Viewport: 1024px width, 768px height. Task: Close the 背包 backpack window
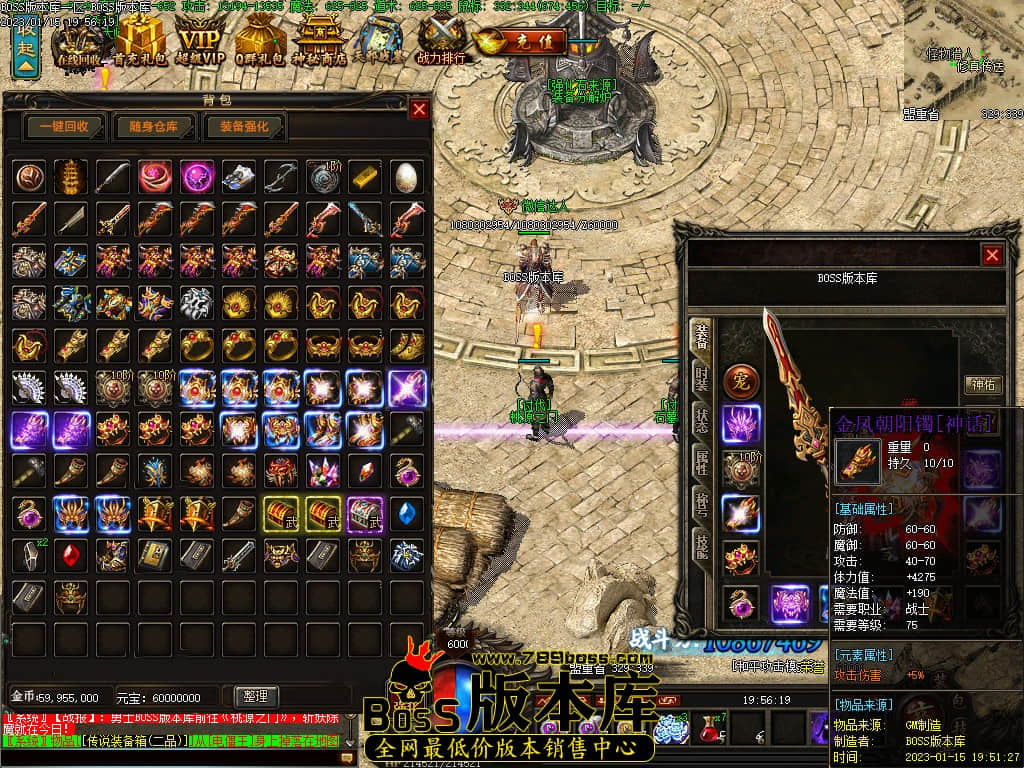419,109
